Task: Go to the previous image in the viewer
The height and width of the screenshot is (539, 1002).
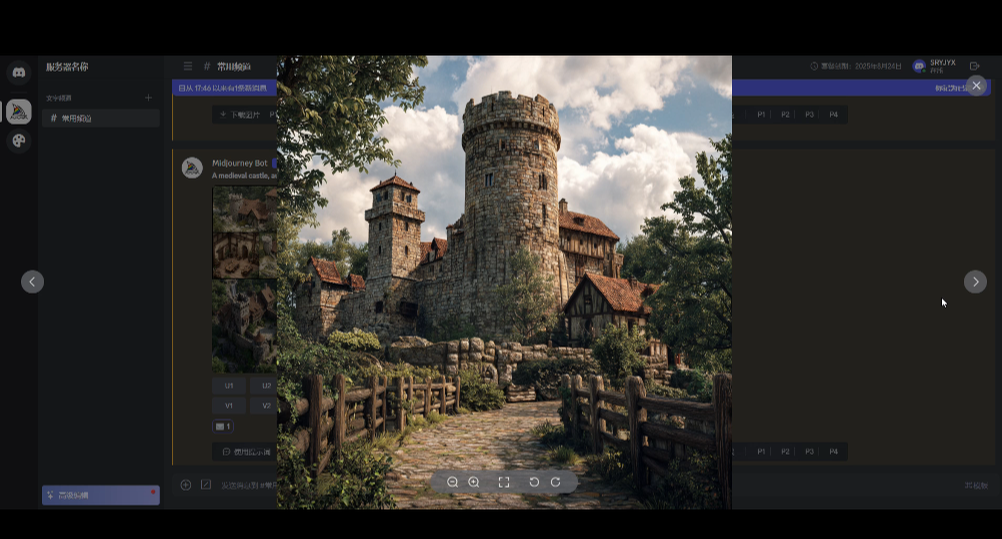Action: pos(32,282)
